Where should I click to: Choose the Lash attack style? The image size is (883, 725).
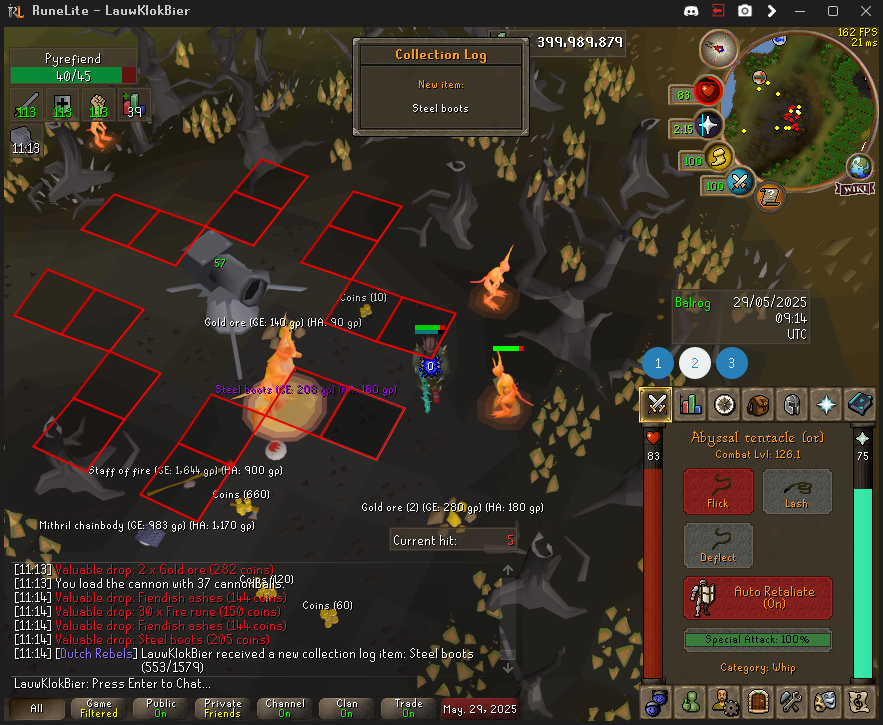point(797,492)
